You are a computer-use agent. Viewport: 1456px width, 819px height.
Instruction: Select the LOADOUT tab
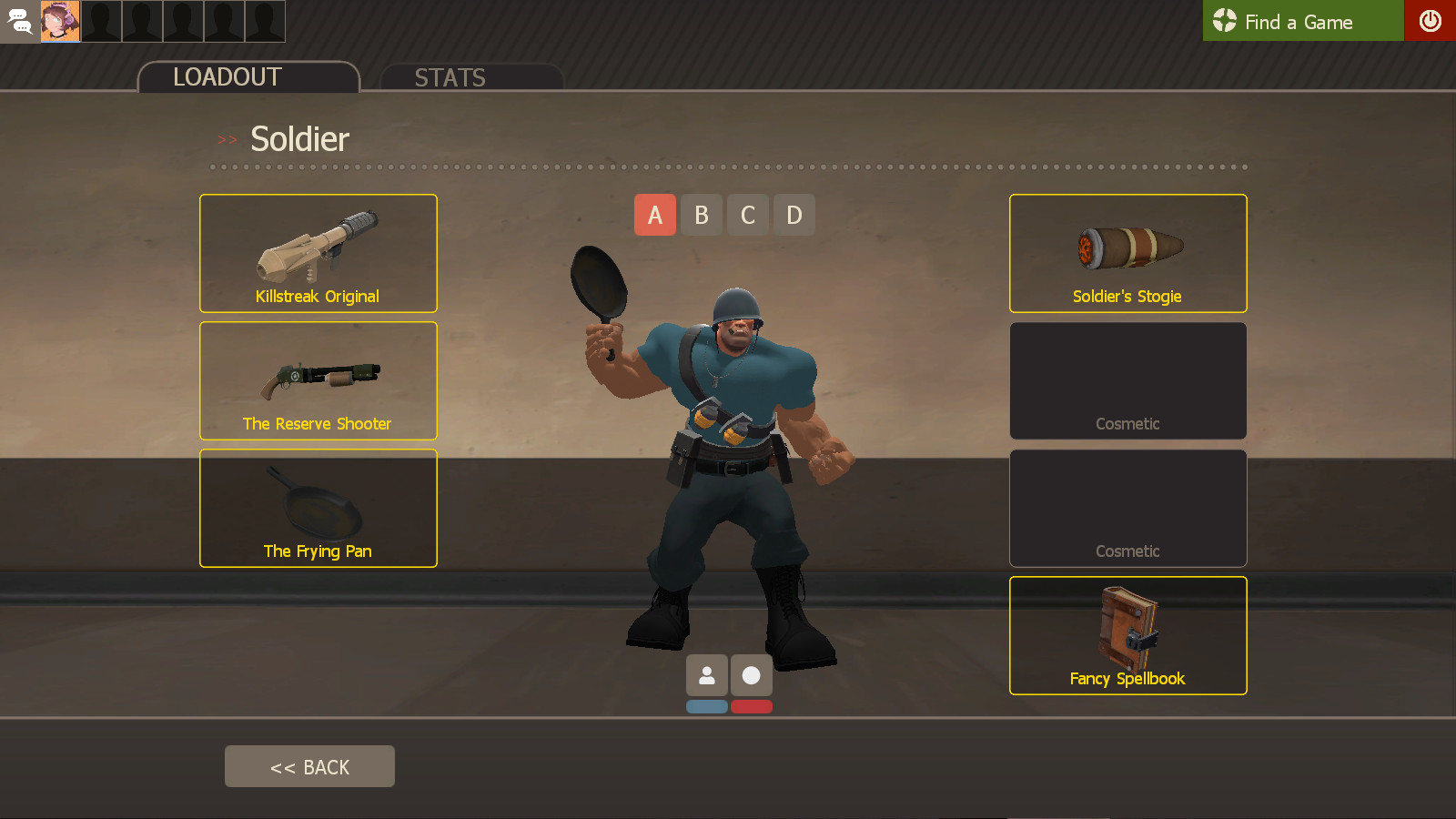227,76
